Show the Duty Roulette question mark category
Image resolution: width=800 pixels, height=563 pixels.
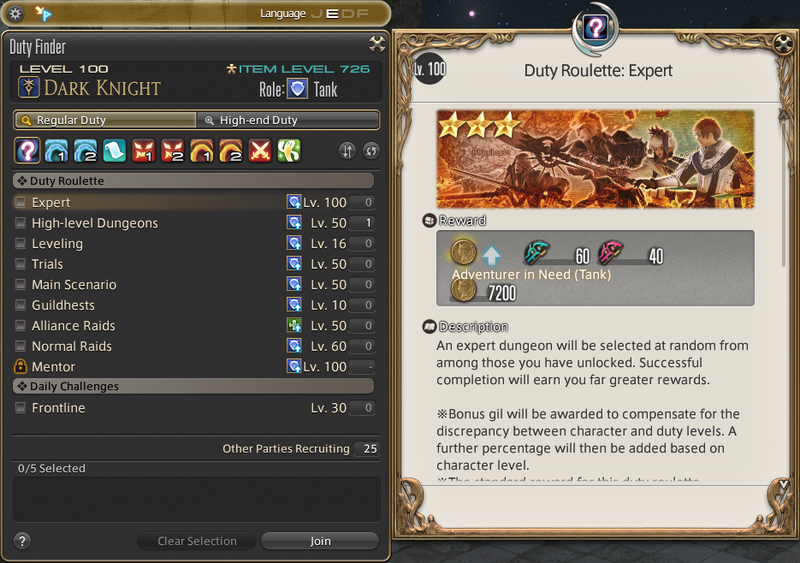[27, 151]
